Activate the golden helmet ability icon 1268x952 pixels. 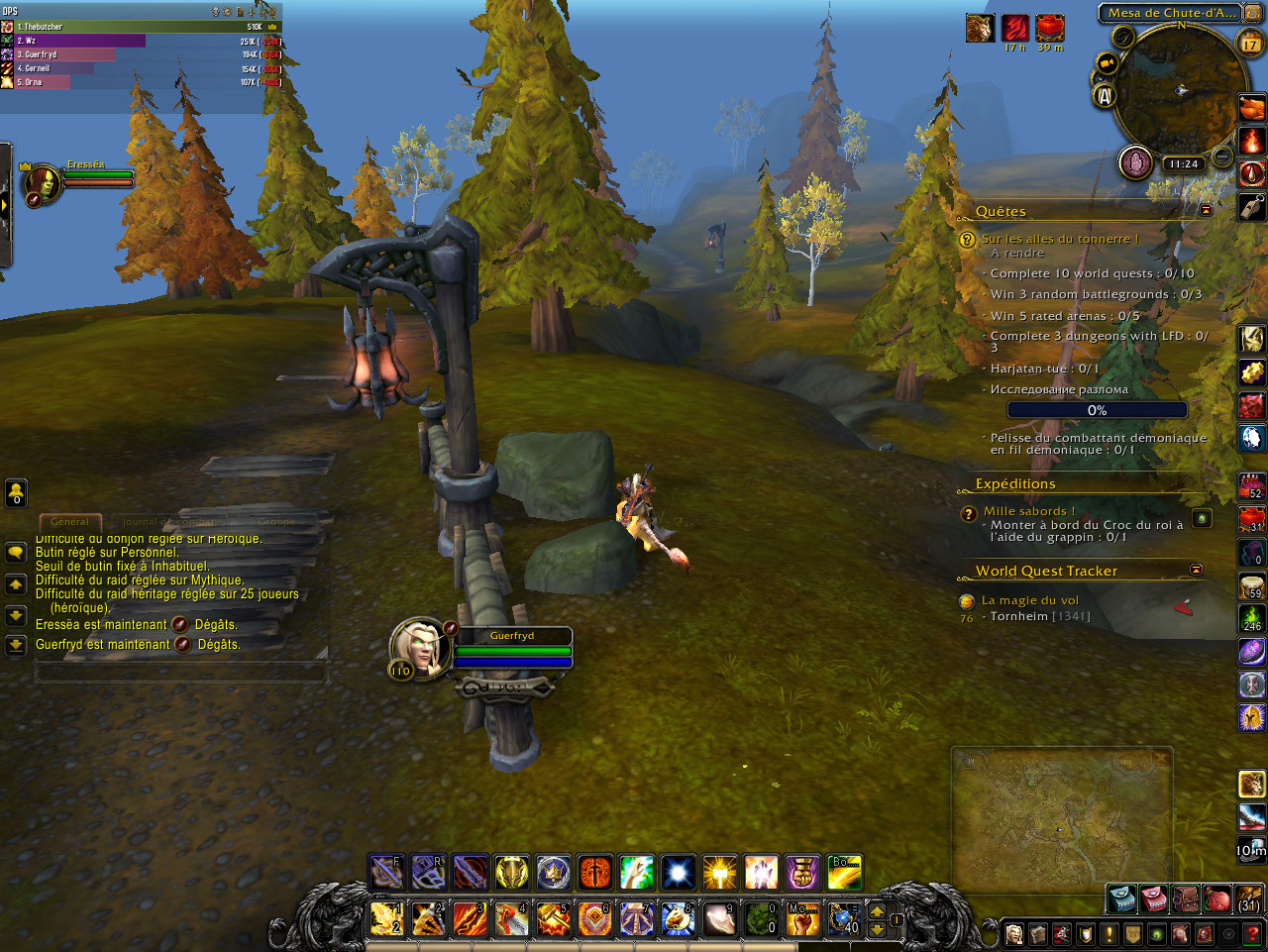(x=511, y=873)
